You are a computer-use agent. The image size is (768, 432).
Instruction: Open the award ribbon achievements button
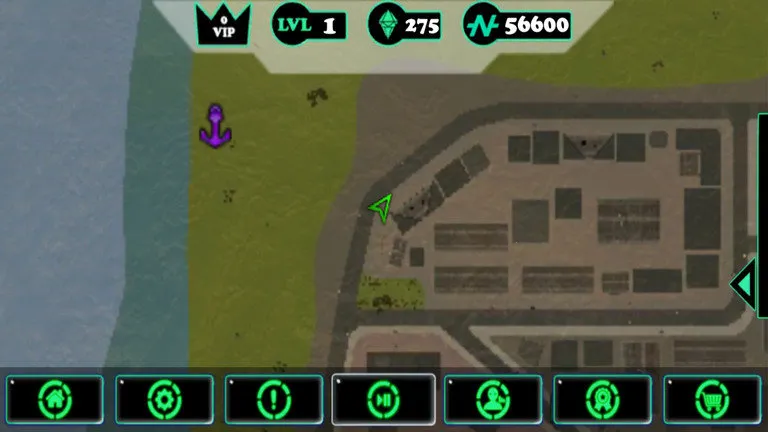click(602, 400)
